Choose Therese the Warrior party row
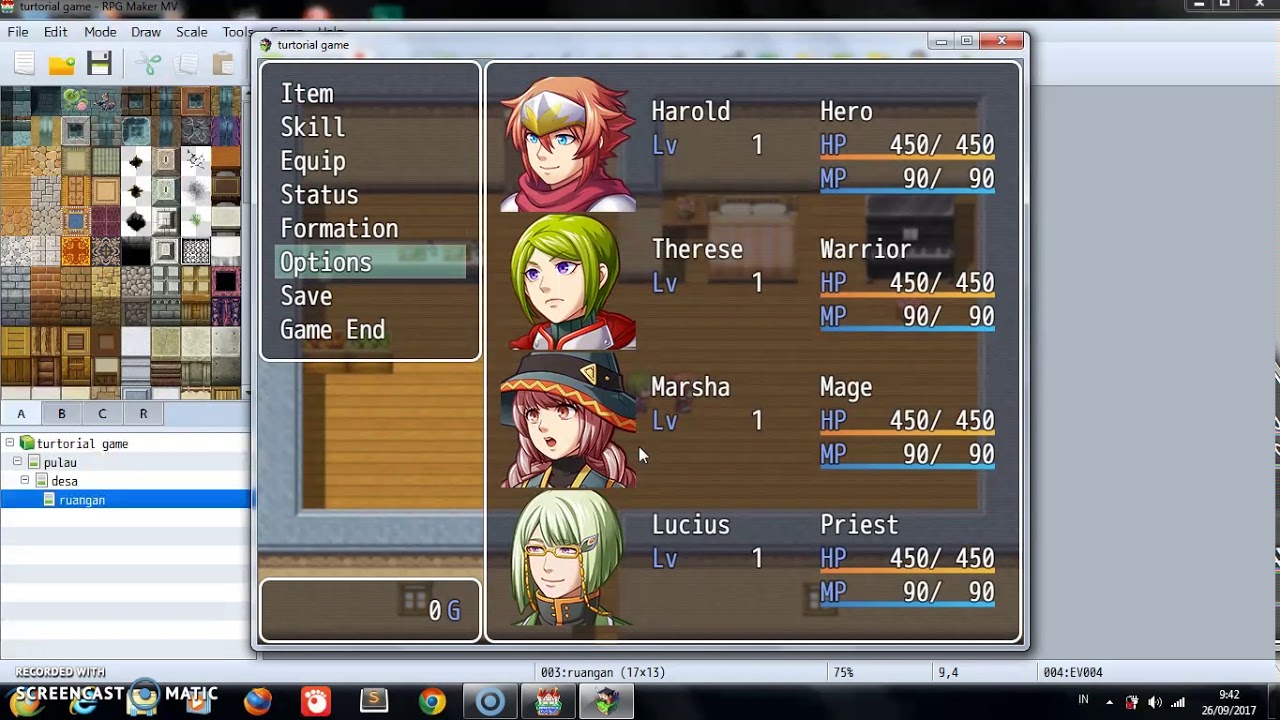This screenshot has height=720, width=1280. [752, 282]
